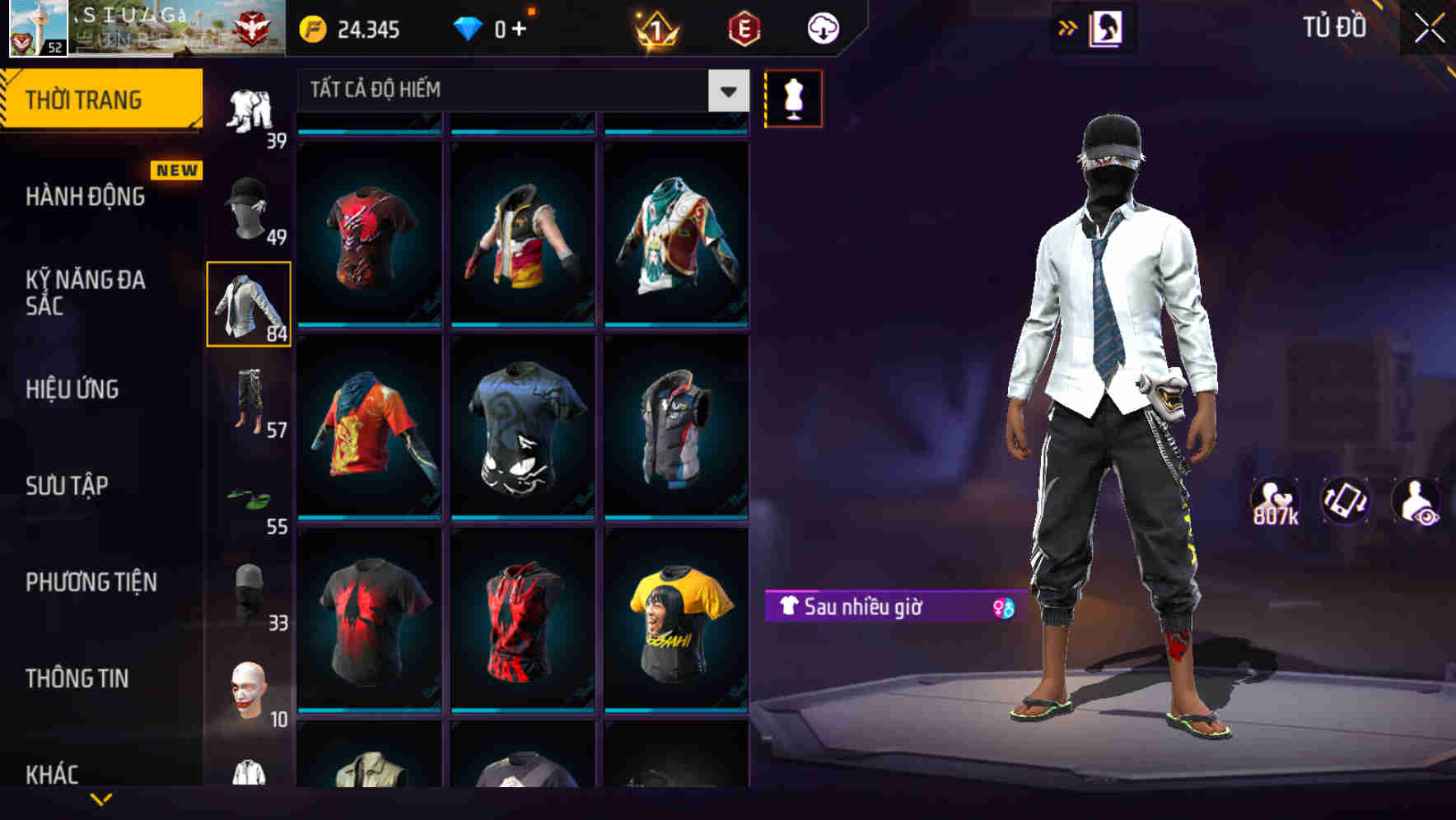The width and height of the screenshot is (1456, 820).
Task: Click the gold coin balance icon
Action: click(x=313, y=27)
